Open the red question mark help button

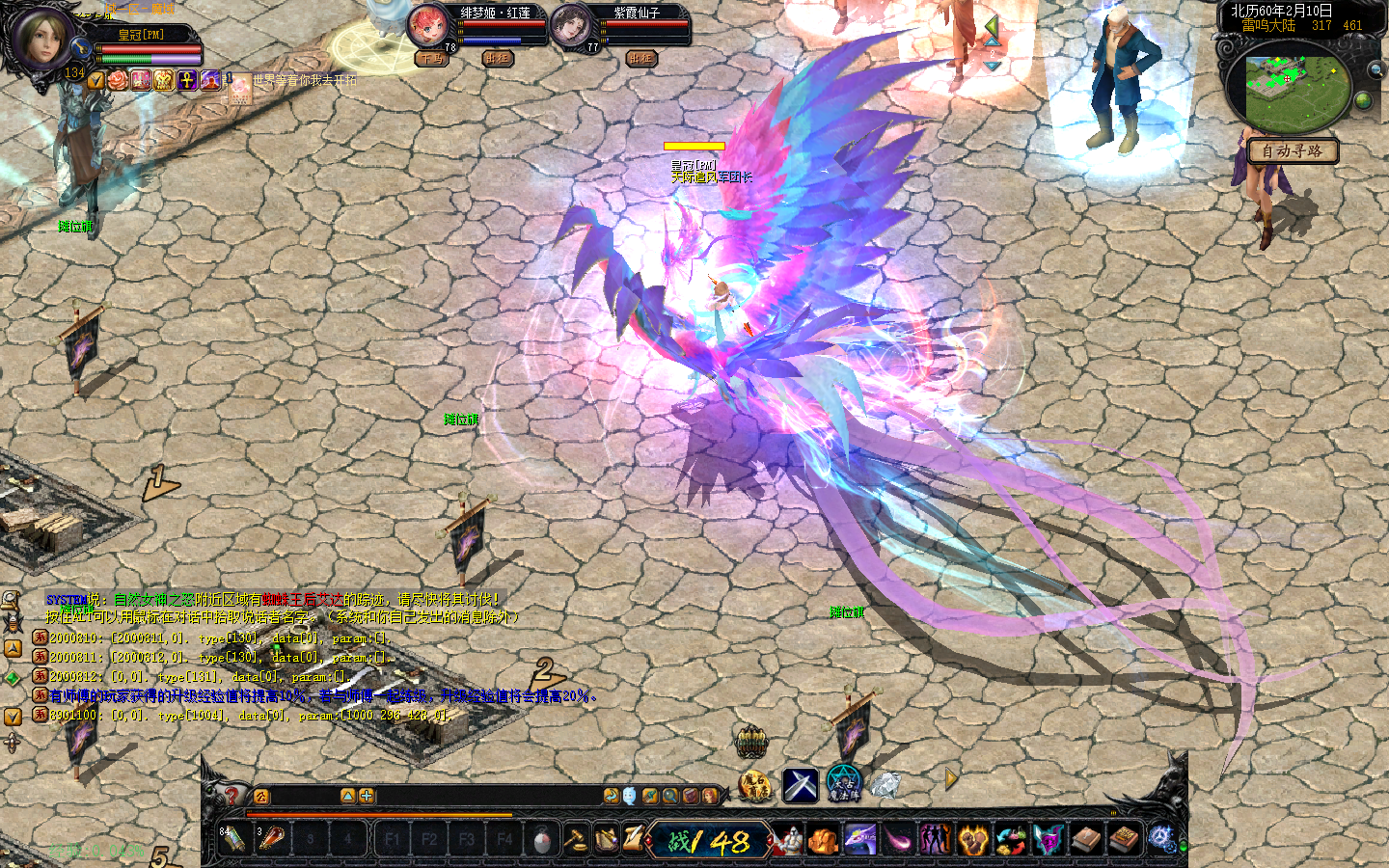[231, 795]
